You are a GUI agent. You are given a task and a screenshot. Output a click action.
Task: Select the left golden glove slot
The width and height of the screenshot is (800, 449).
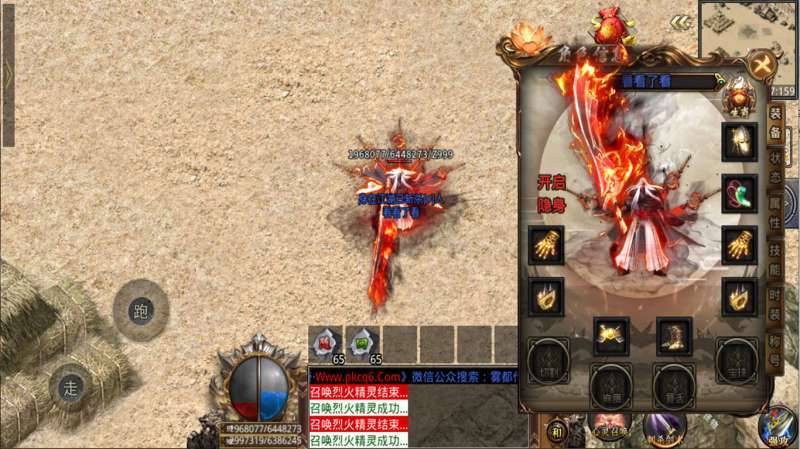[546, 243]
